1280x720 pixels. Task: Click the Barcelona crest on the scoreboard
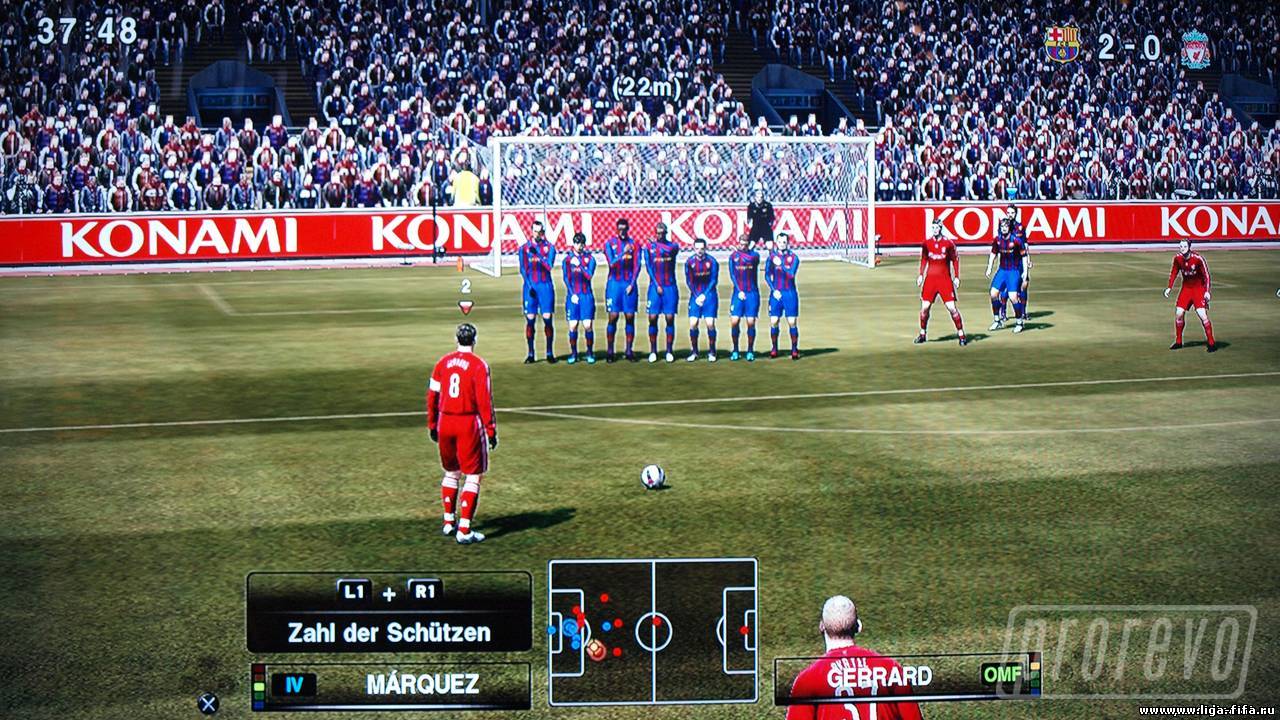coord(1061,44)
